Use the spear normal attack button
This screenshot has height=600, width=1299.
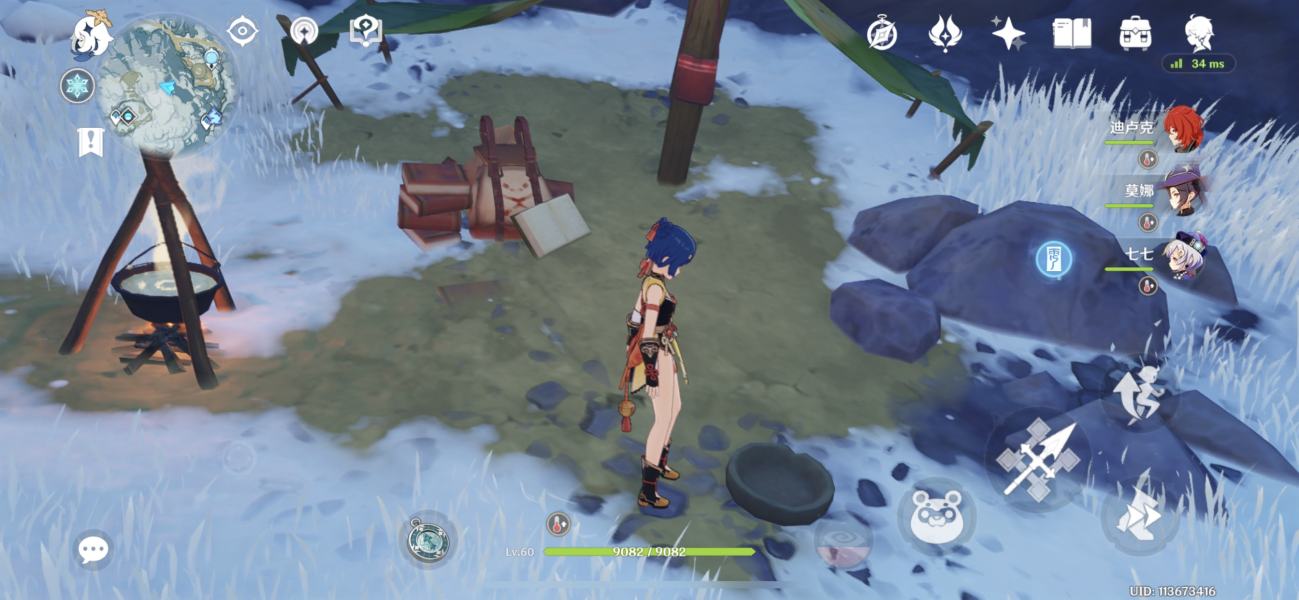[1037, 459]
